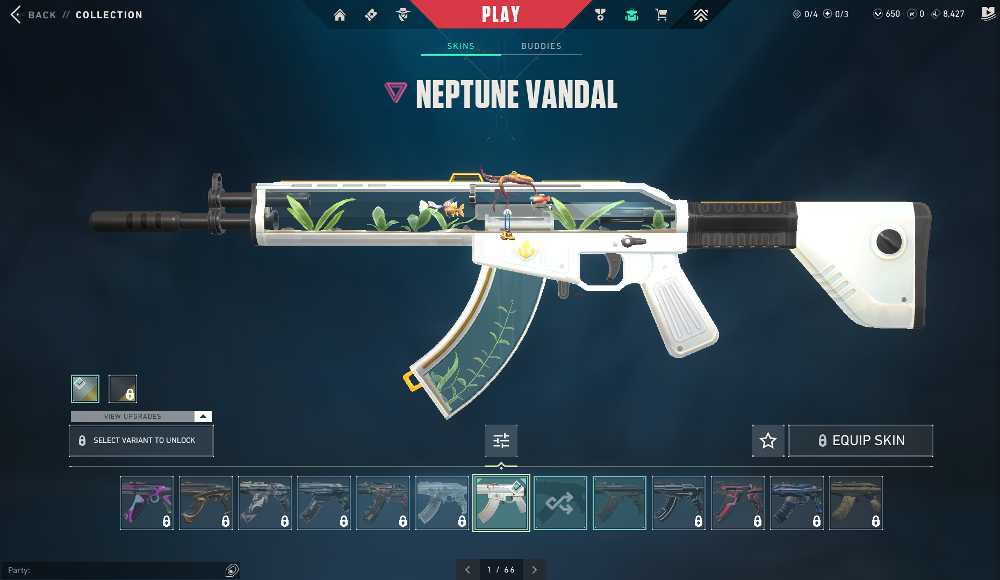Select the pink and purple Vandal thumbnail

(x=147, y=503)
